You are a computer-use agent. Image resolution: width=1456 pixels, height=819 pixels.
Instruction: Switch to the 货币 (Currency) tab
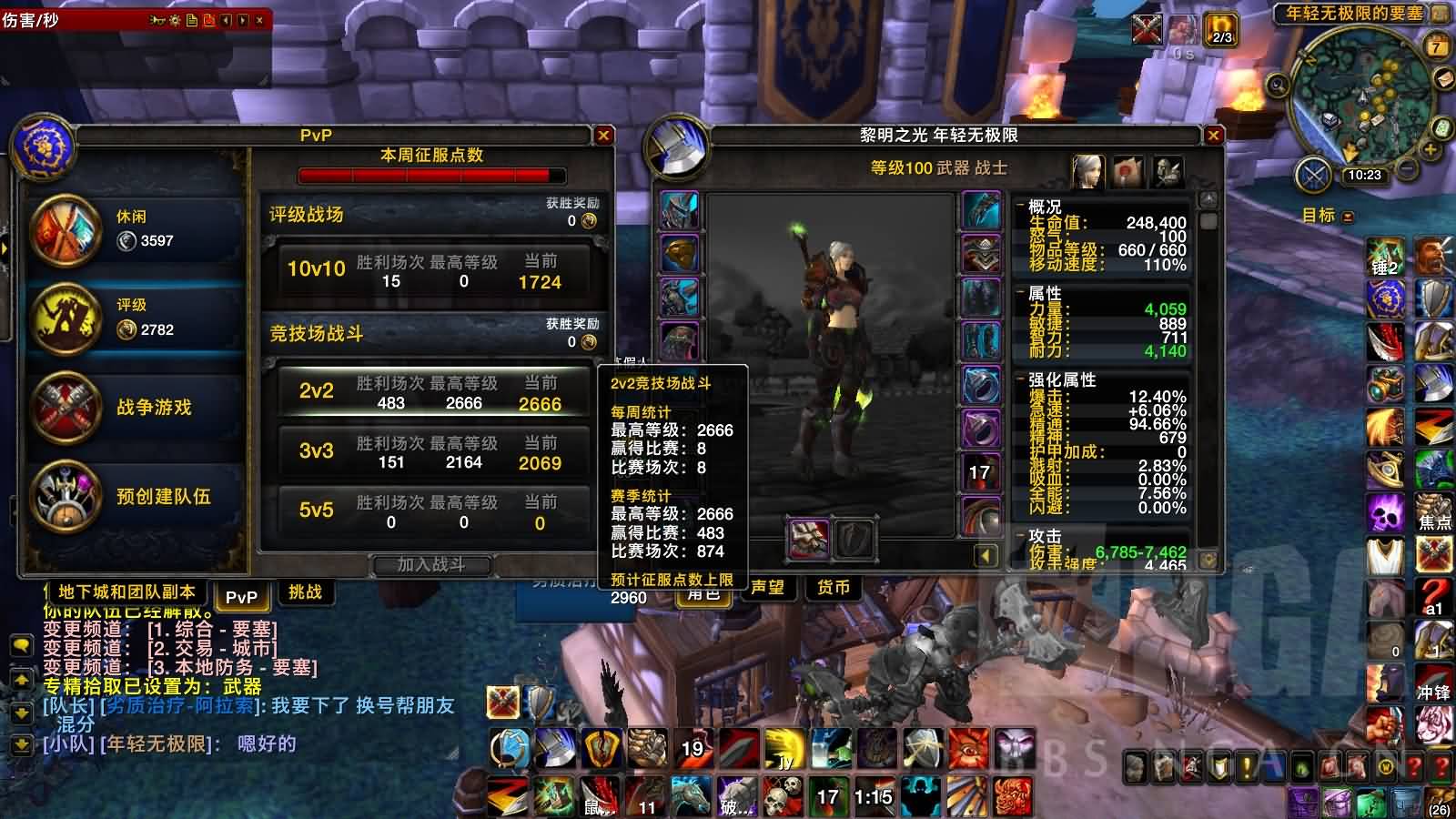click(x=834, y=588)
